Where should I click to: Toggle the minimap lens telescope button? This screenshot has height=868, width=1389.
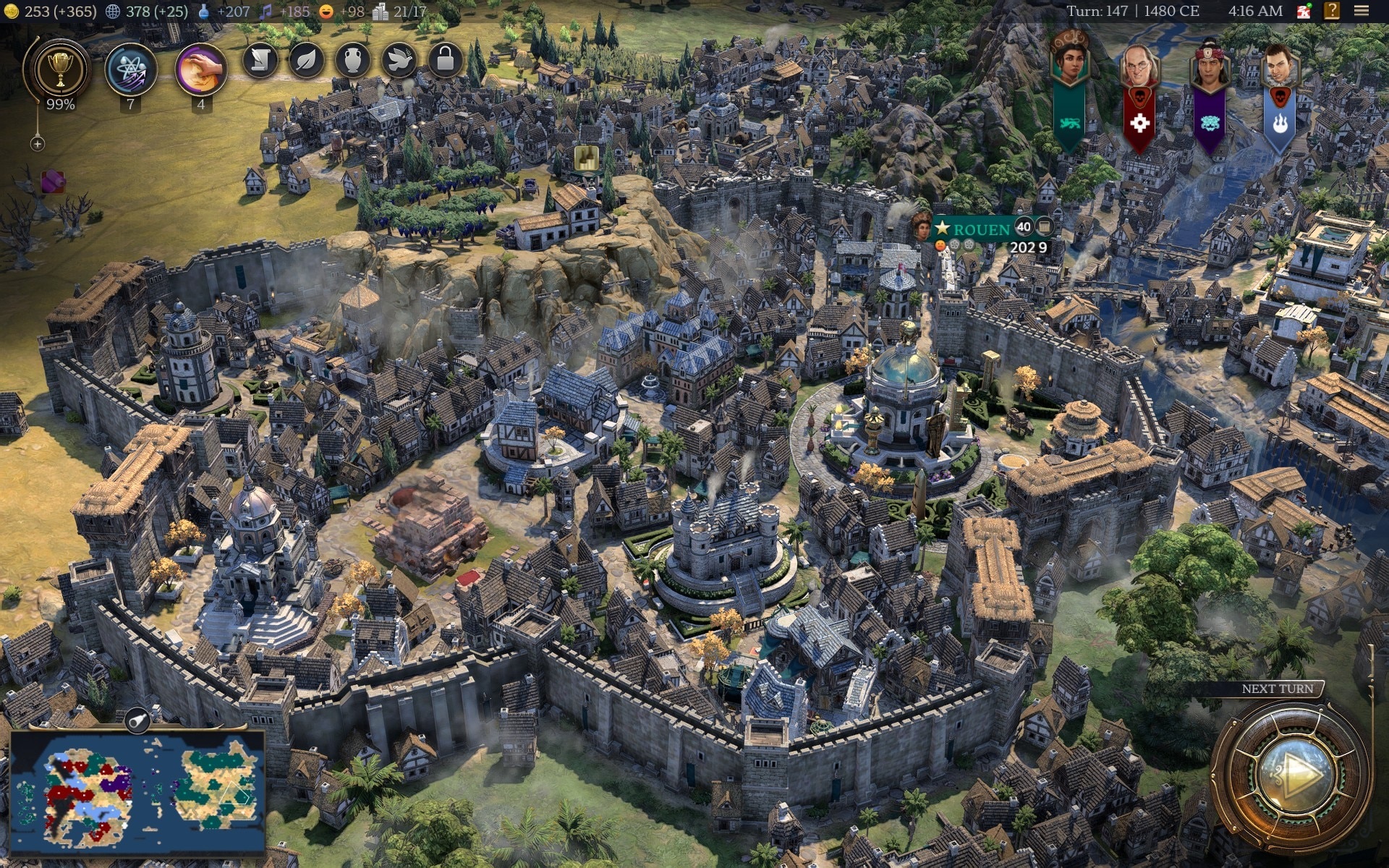click(136, 720)
